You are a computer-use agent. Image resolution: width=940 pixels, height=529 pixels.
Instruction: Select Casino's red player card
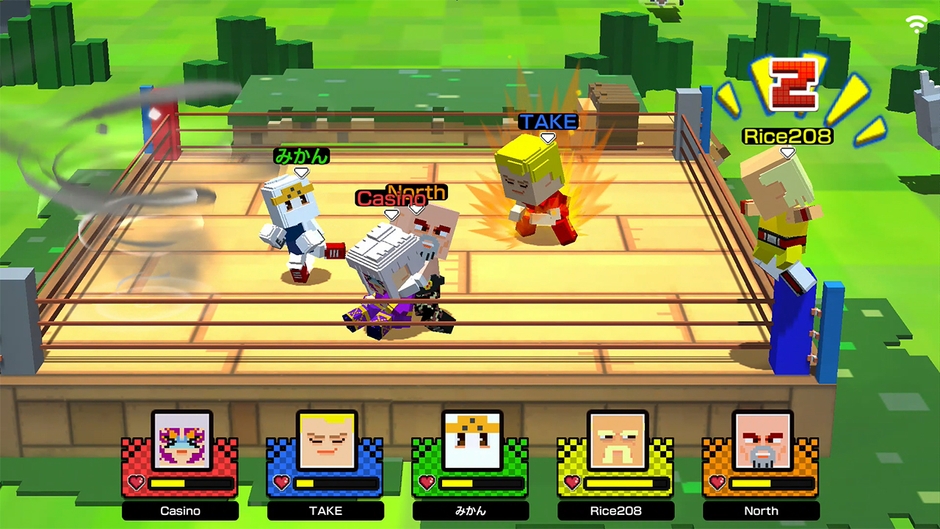(181, 463)
